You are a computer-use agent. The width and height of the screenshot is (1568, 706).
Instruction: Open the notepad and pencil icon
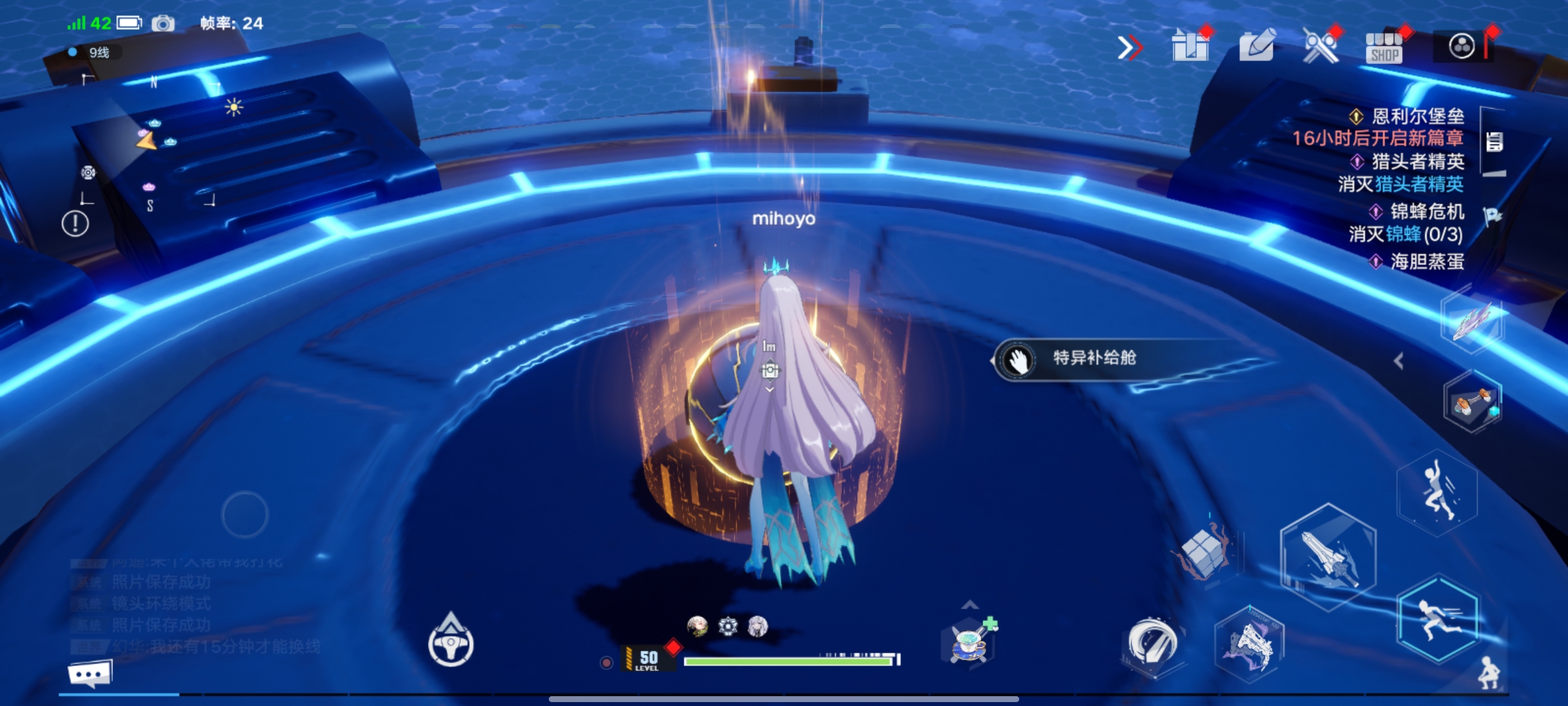point(1256,46)
